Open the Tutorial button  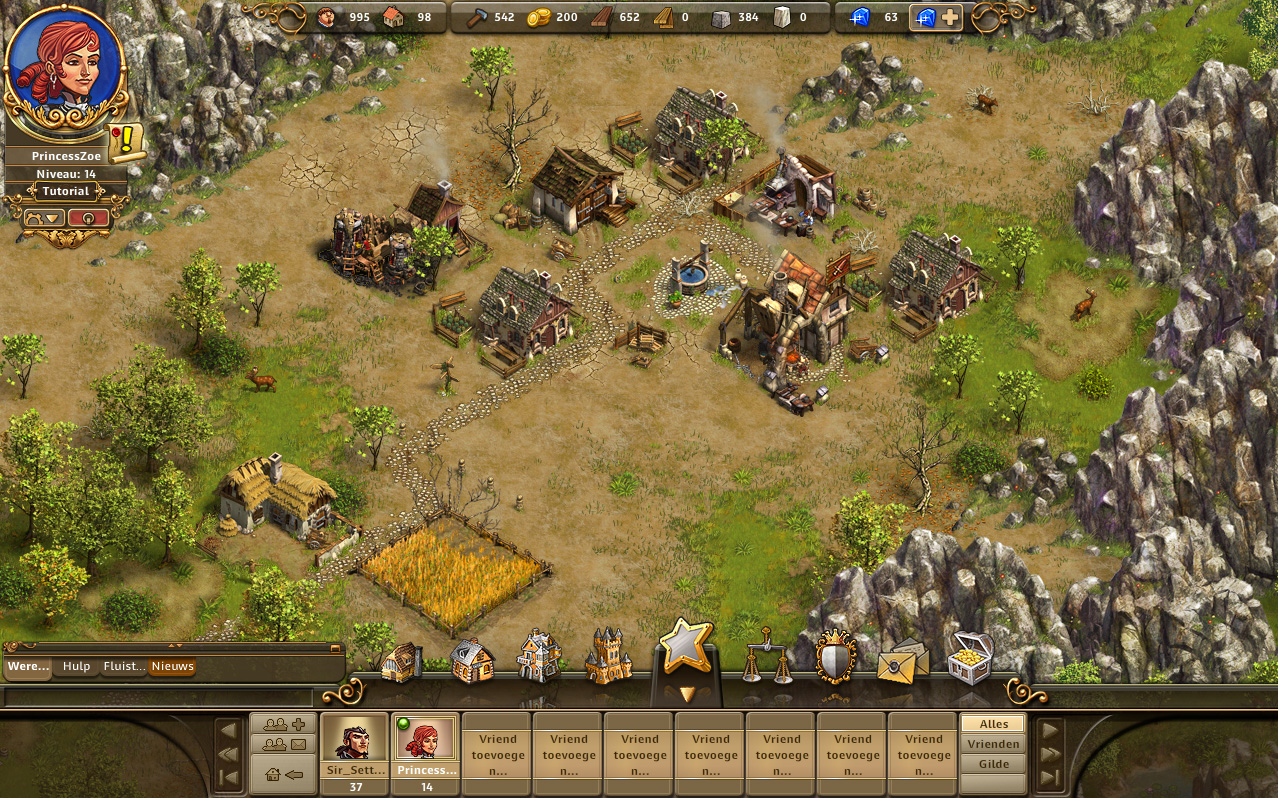66,191
